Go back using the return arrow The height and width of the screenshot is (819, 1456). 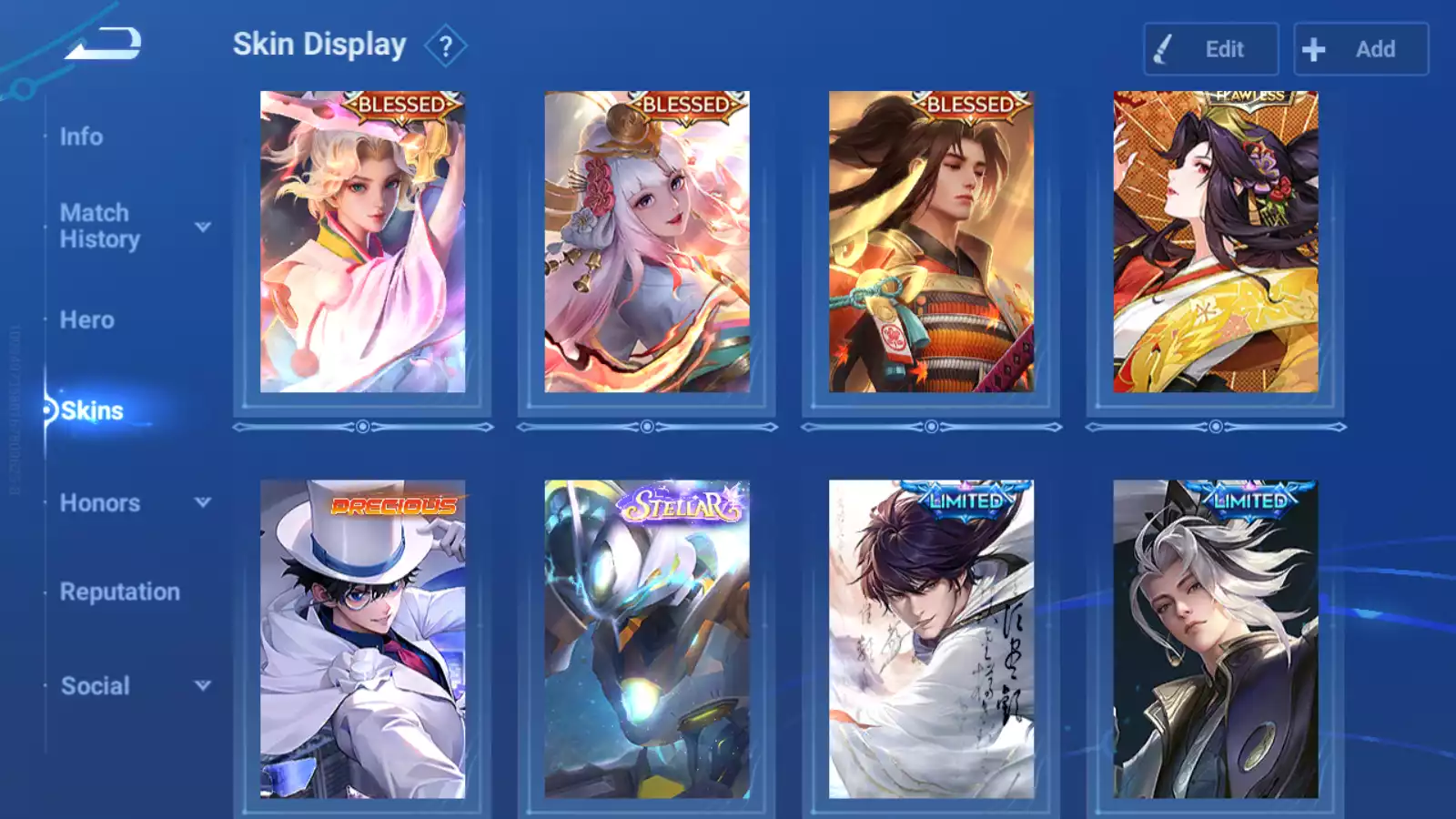103,43
